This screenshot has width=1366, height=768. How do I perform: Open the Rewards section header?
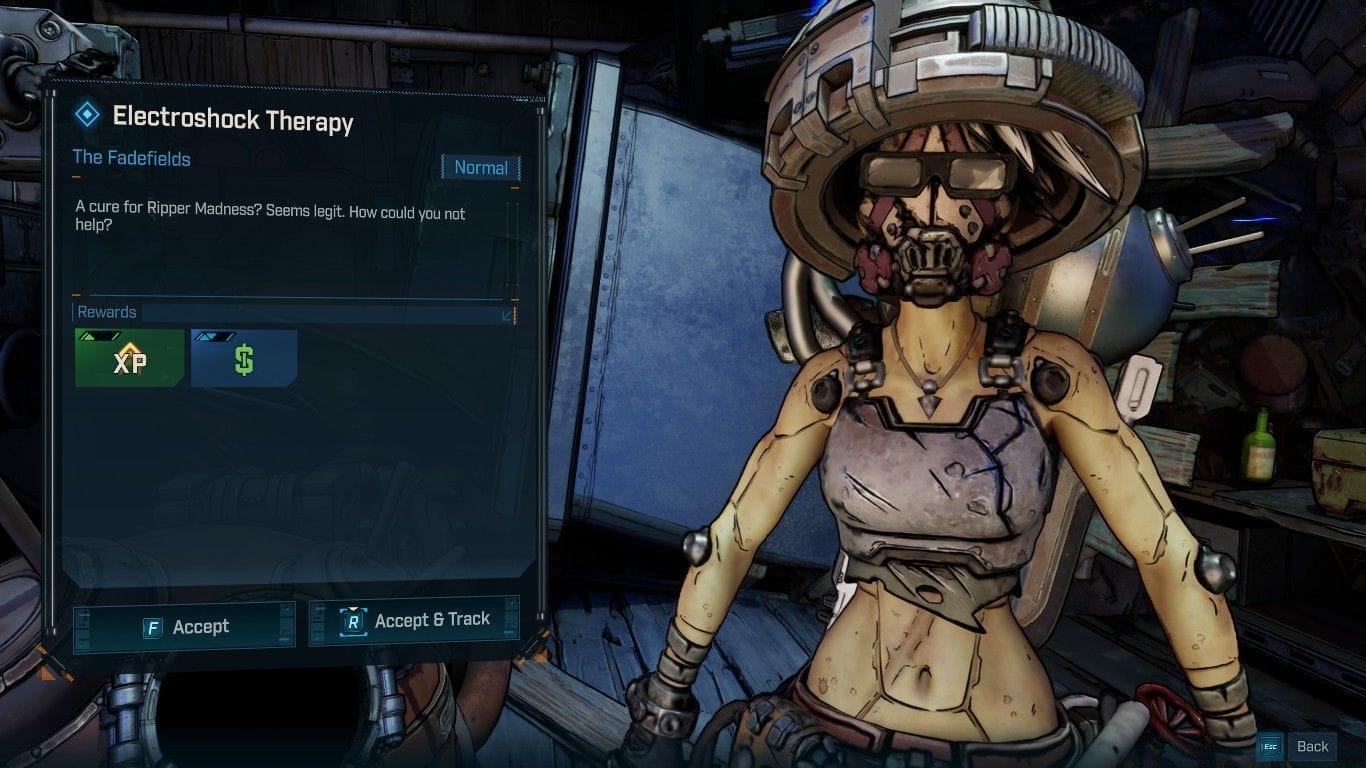106,311
